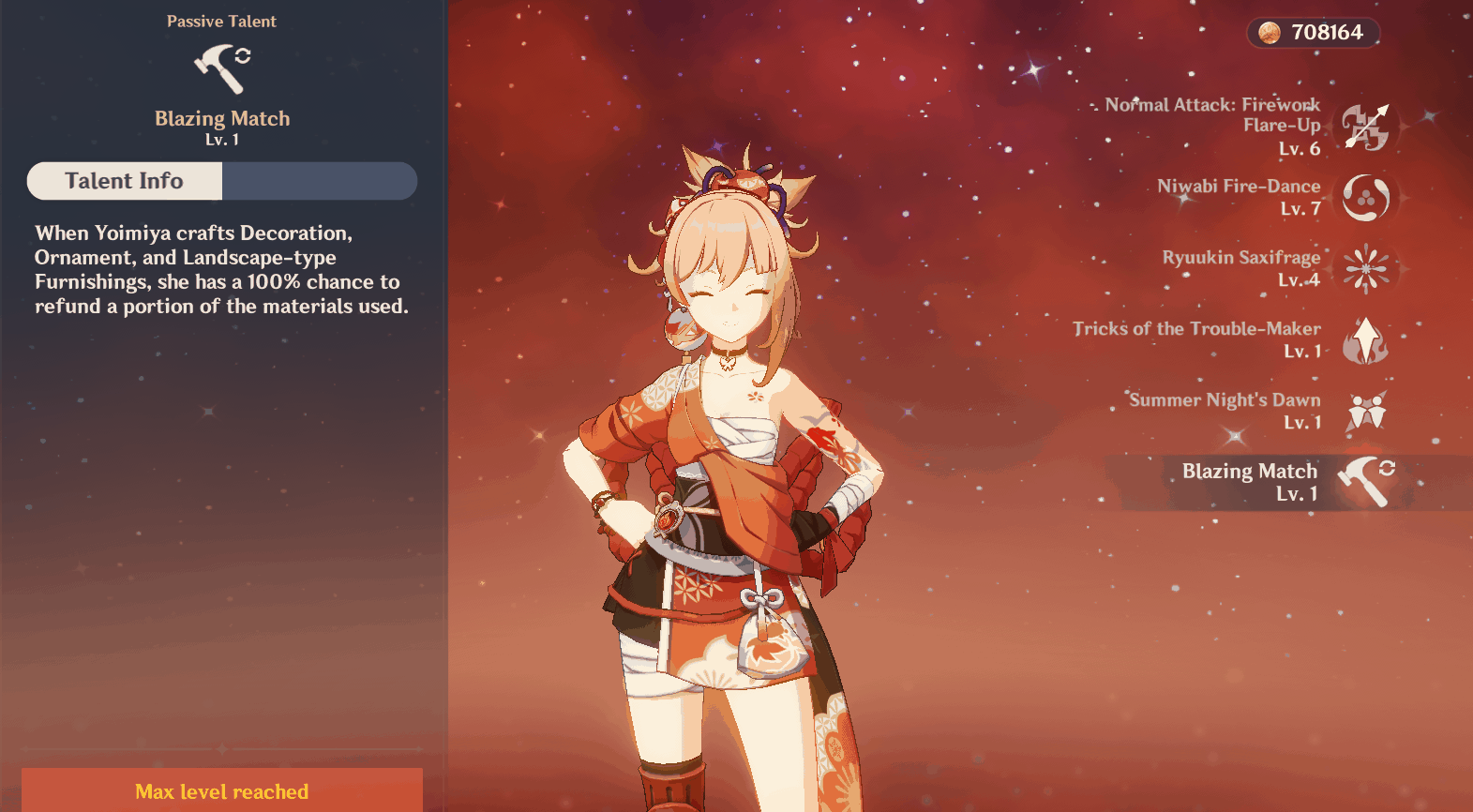1473x812 pixels.
Task: Select the Normal Attack: Firework Flare-Up talent icon
Action: [x=1364, y=126]
